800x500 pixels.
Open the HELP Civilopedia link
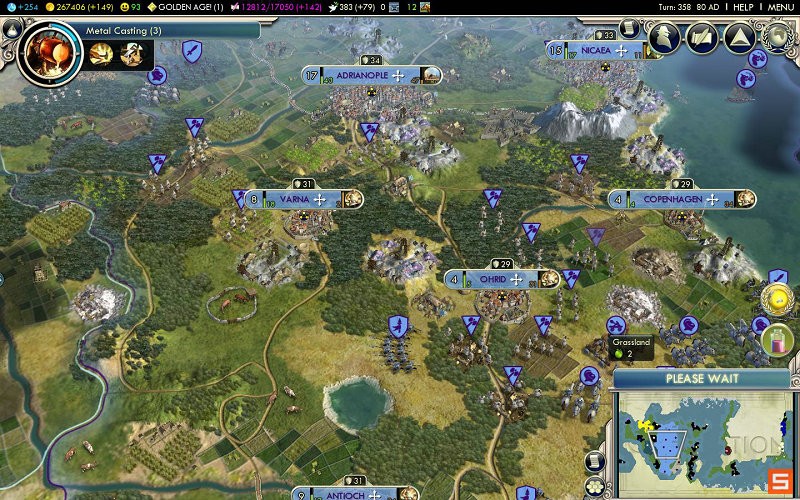click(x=742, y=7)
